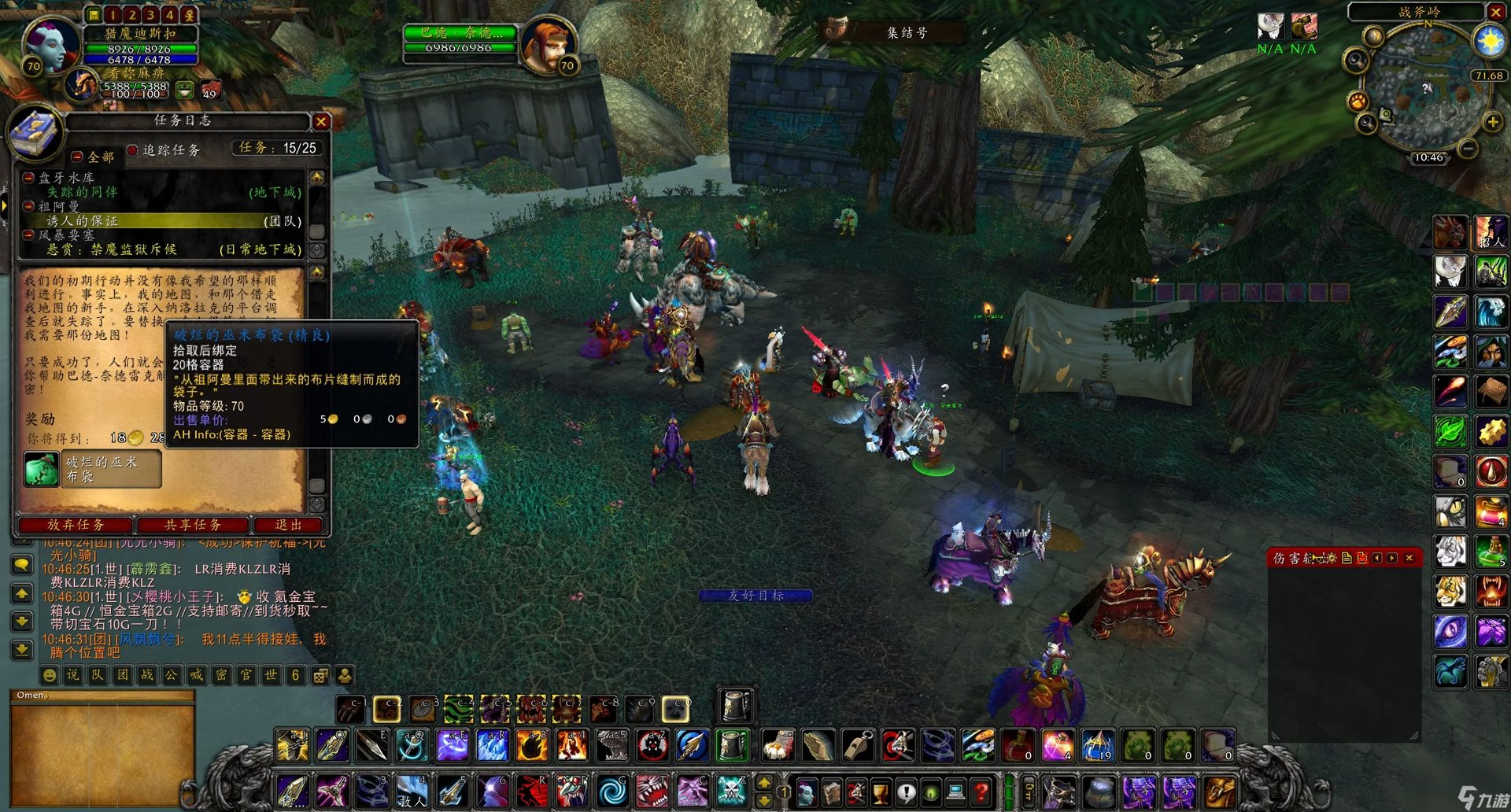
Task: Select the 失踪的同伴 quest entry
Action: pyautogui.click(x=82, y=192)
